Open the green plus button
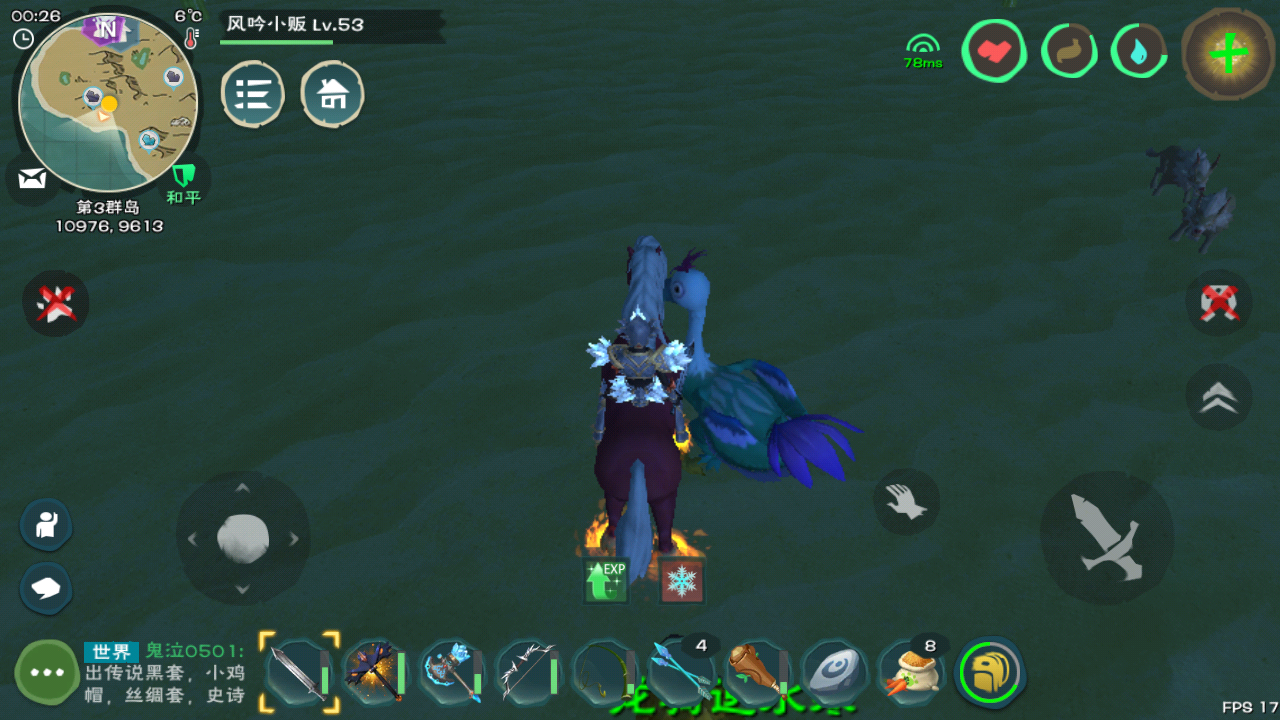The height and width of the screenshot is (720, 1280). coord(1228,53)
